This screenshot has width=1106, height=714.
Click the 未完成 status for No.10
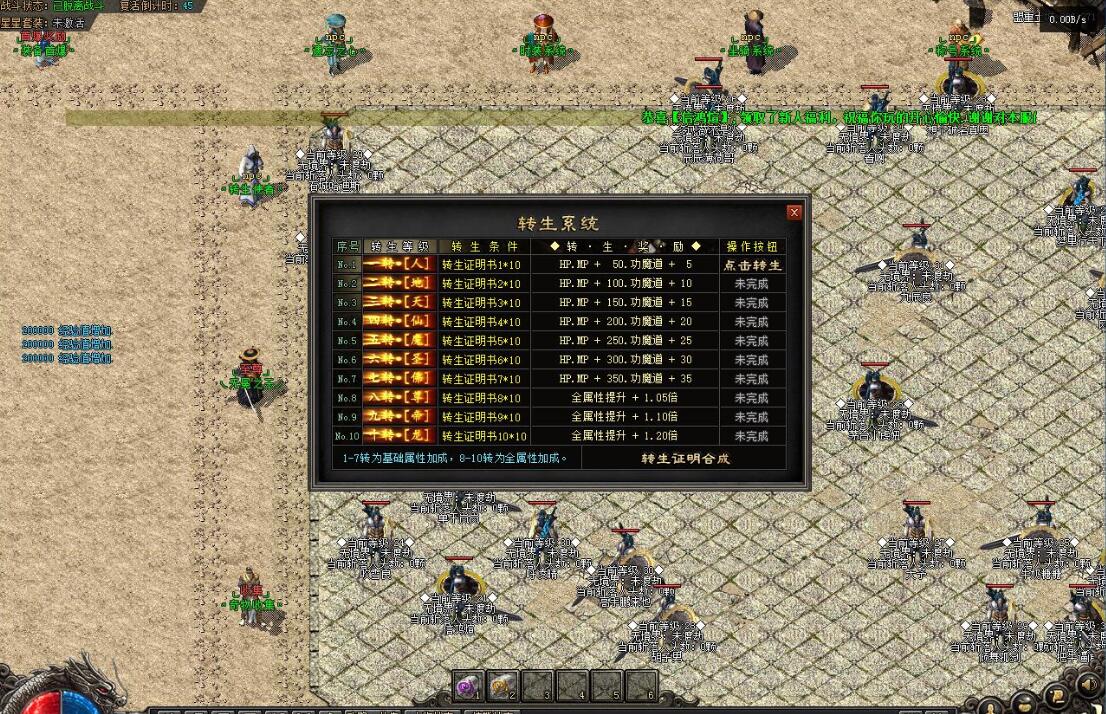tap(752, 436)
